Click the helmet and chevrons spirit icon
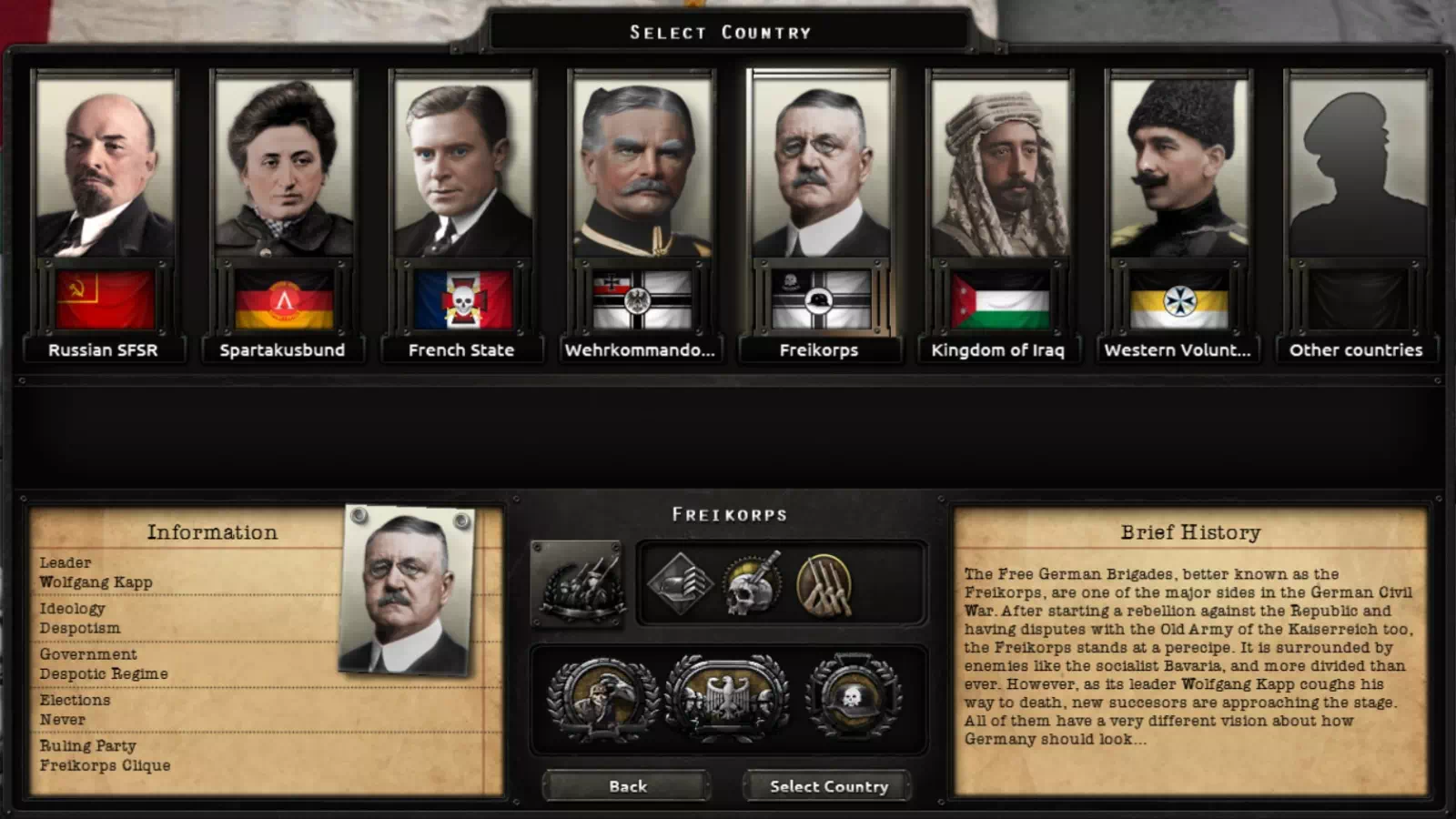Image resolution: width=1456 pixels, height=819 pixels. click(x=679, y=583)
